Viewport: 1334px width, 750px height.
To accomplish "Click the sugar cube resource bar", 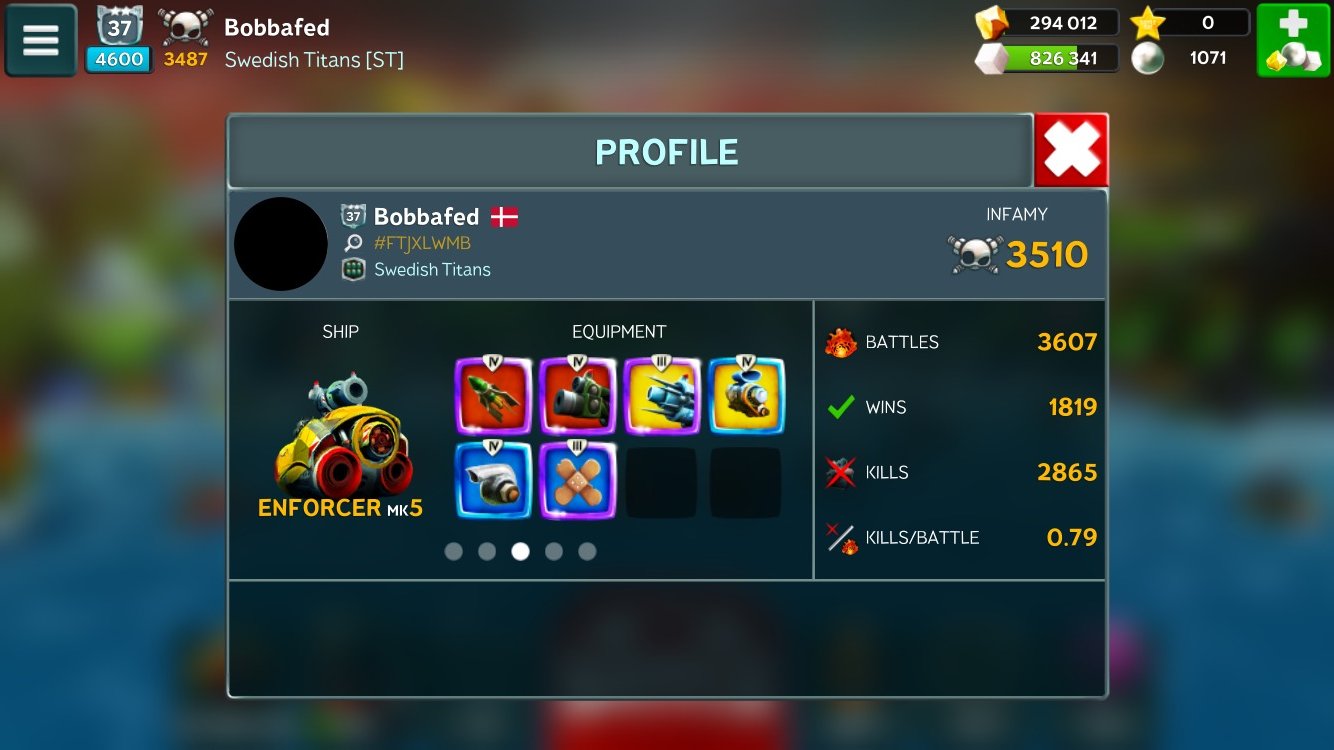I will click(1048, 58).
